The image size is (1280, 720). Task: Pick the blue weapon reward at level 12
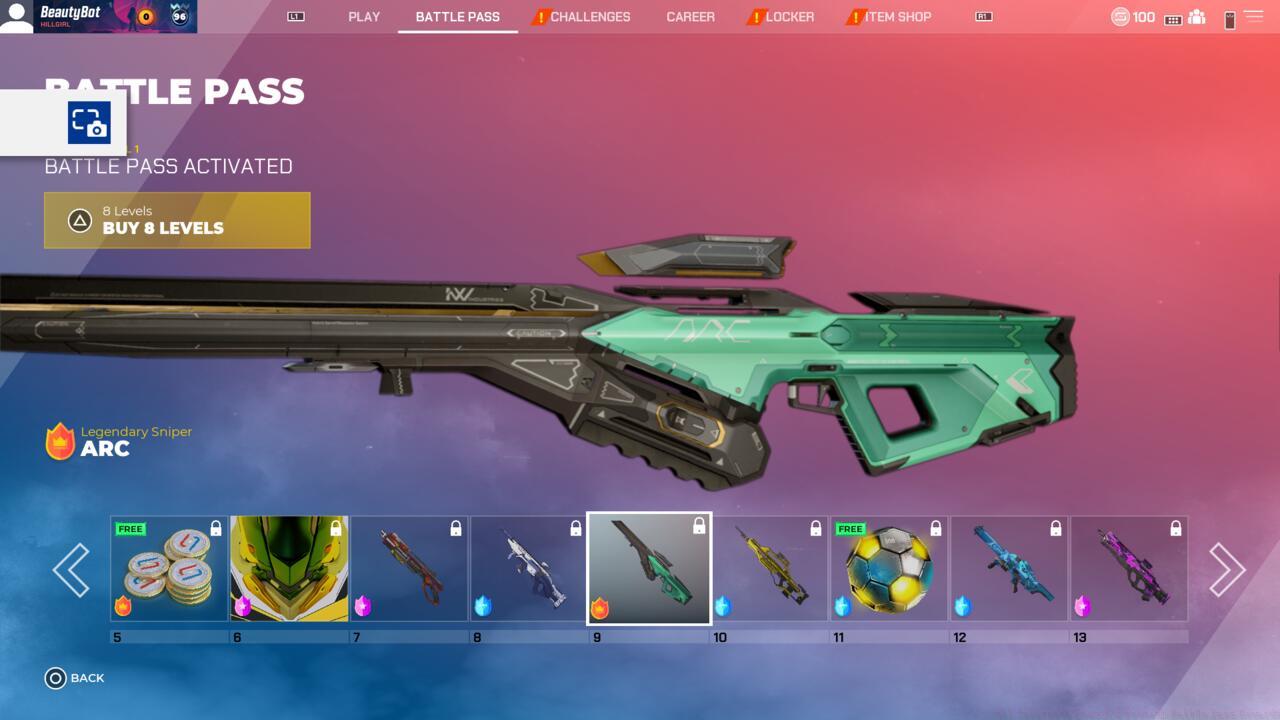point(1009,569)
